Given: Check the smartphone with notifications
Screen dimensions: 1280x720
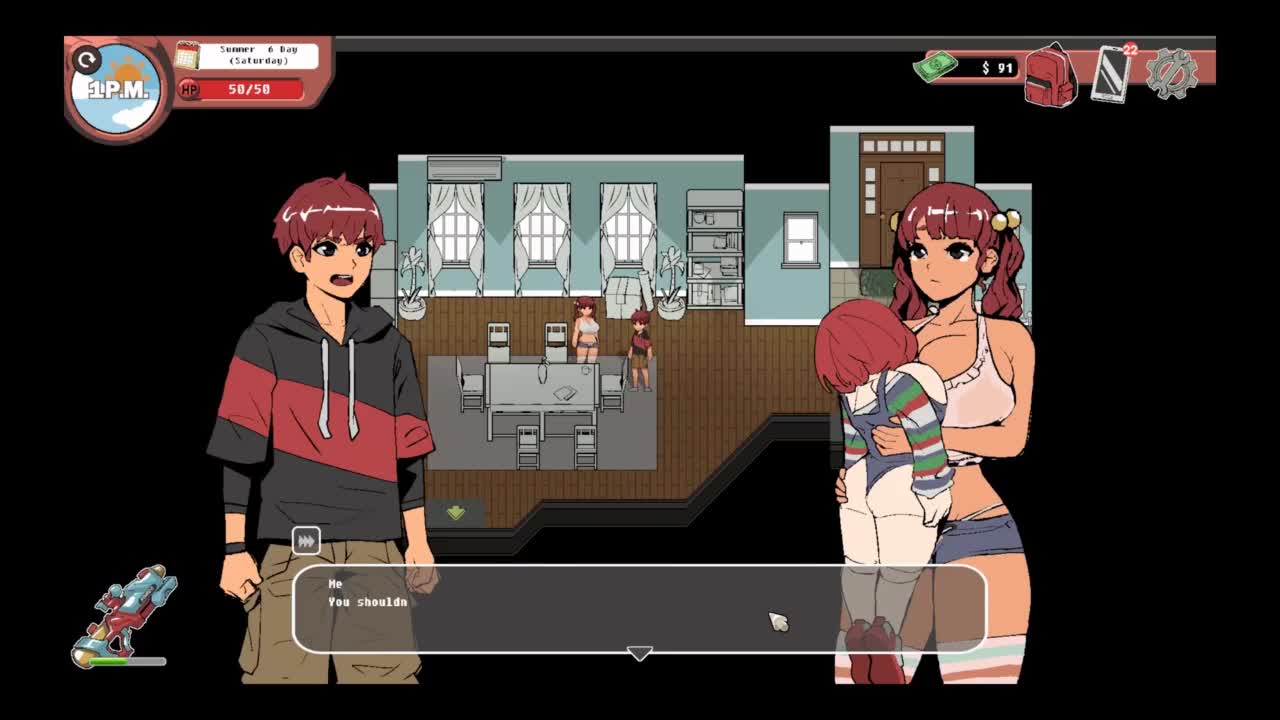Looking at the screenshot, I should pos(1111,74).
